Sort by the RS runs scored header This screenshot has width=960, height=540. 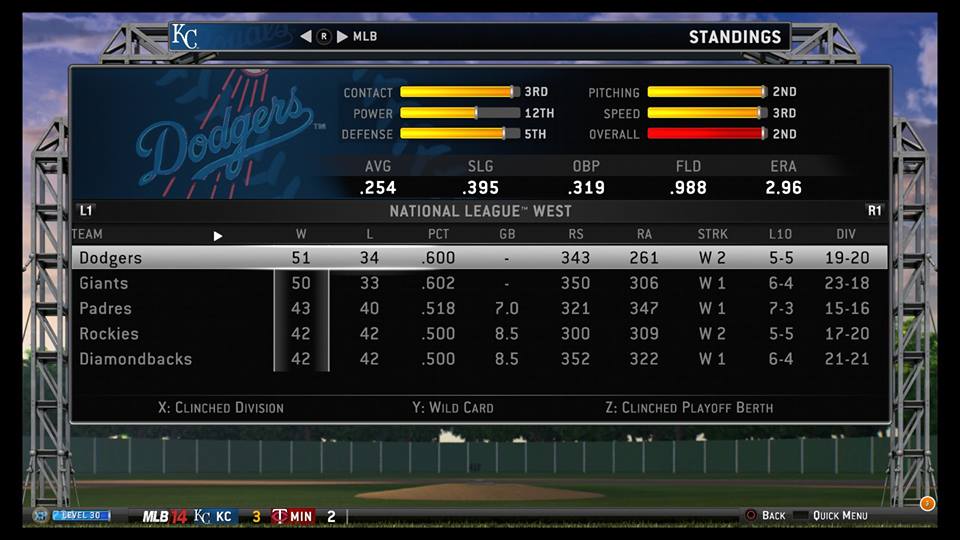coord(575,235)
